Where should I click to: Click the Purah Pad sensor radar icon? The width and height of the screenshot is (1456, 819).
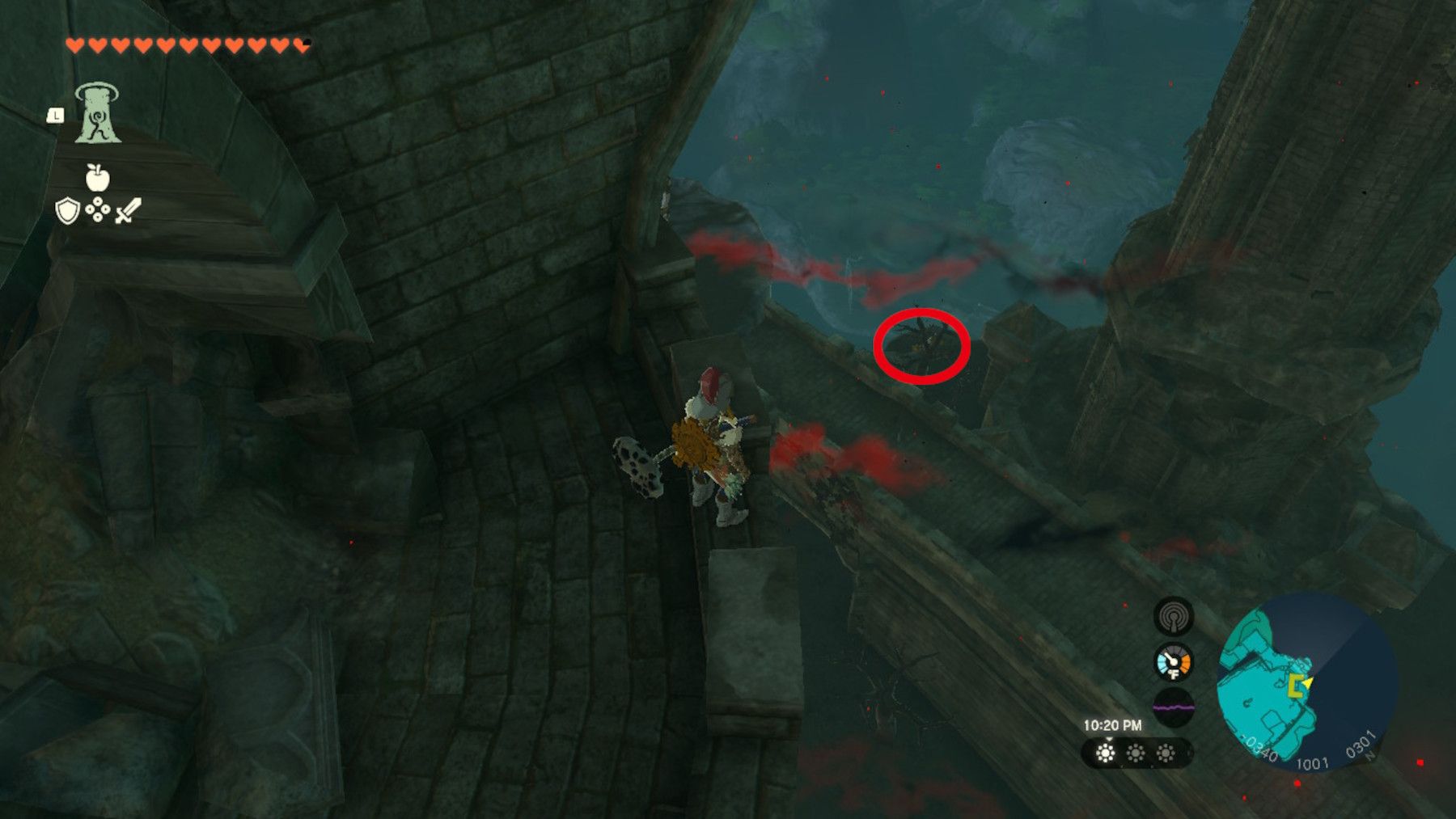click(x=1172, y=618)
